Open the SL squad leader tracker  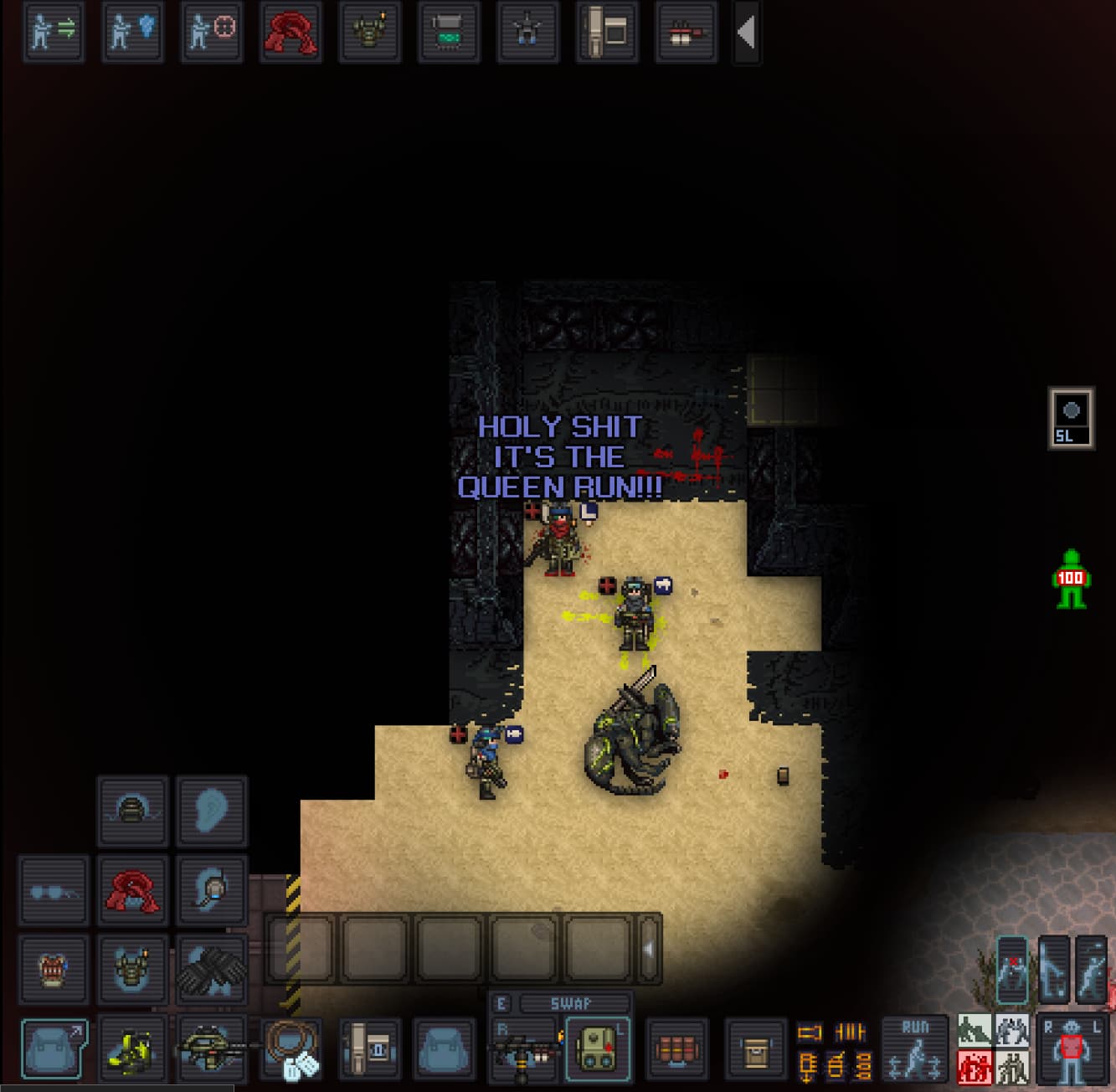click(x=1071, y=418)
